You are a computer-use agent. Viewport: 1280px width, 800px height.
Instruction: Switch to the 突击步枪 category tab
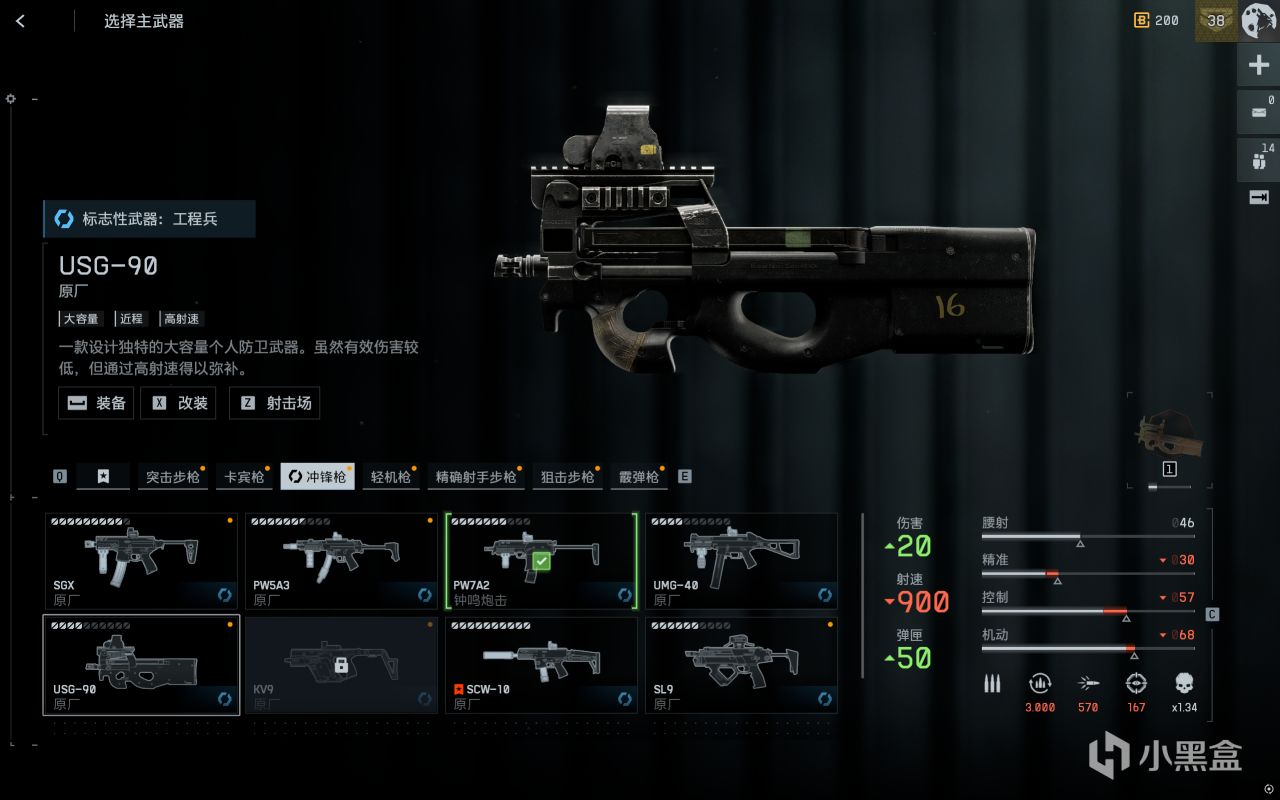(172, 477)
